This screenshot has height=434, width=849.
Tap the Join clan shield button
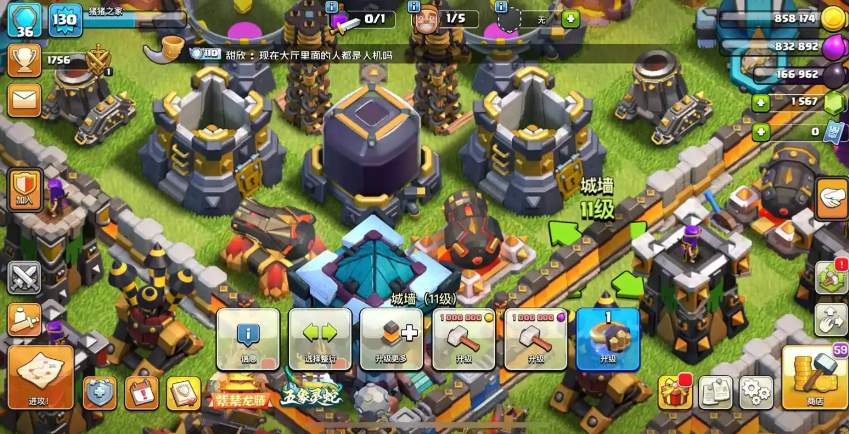pos(24,187)
